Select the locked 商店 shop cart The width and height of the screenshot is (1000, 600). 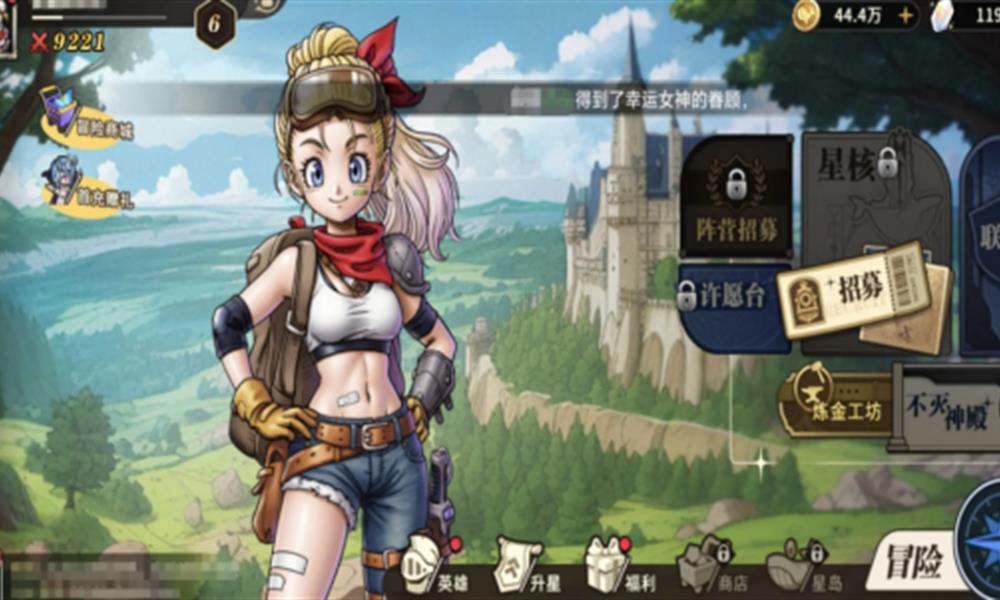coord(703,564)
